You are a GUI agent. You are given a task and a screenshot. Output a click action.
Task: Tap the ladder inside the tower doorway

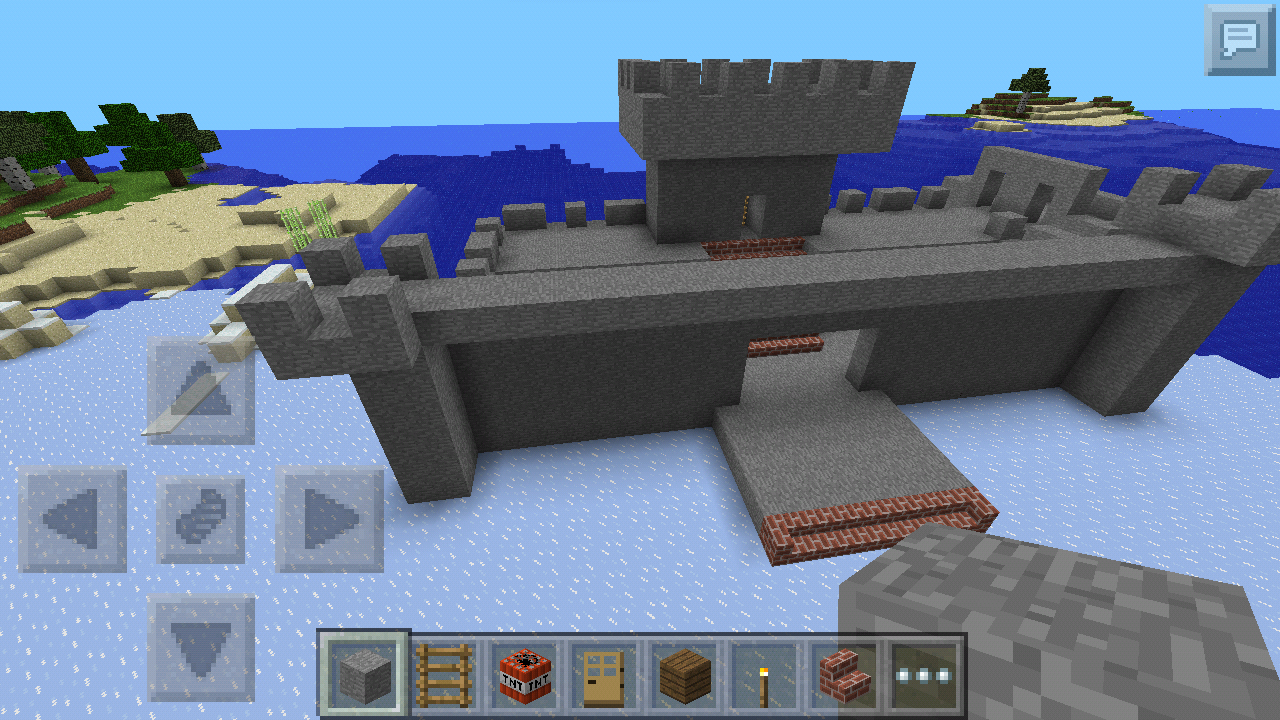click(x=744, y=210)
